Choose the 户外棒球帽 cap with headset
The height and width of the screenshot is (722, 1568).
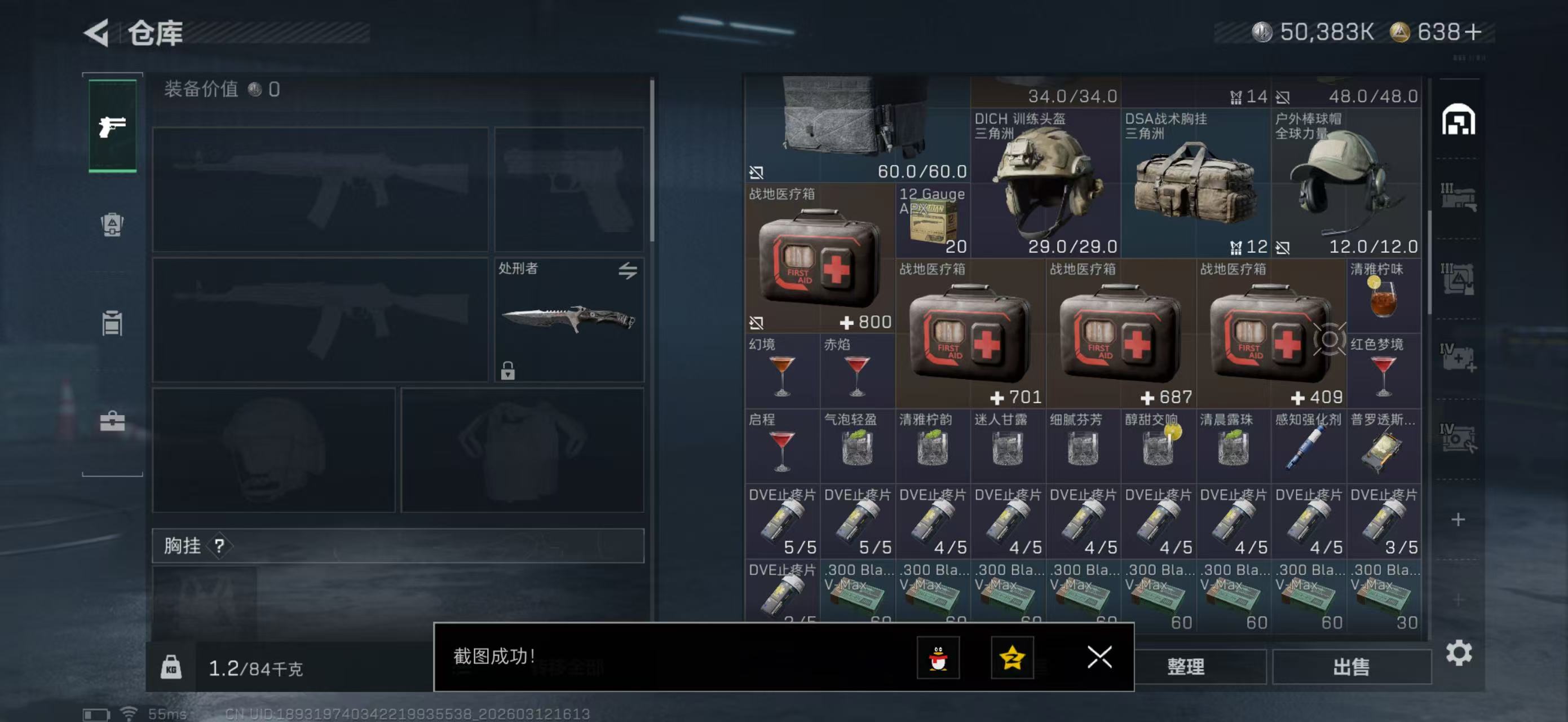pyautogui.click(x=1346, y=184)
